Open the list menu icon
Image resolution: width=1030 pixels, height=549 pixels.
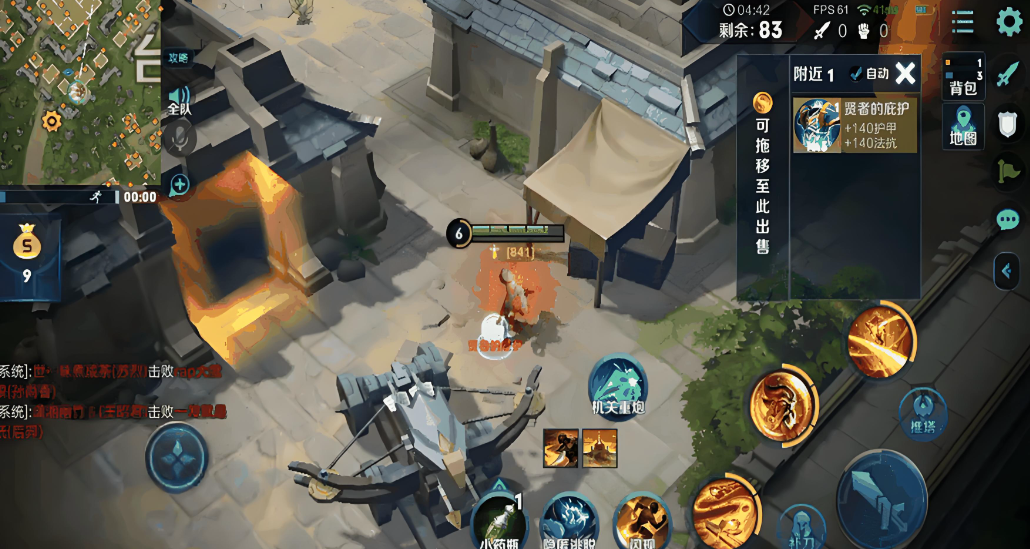pos(962,22)
